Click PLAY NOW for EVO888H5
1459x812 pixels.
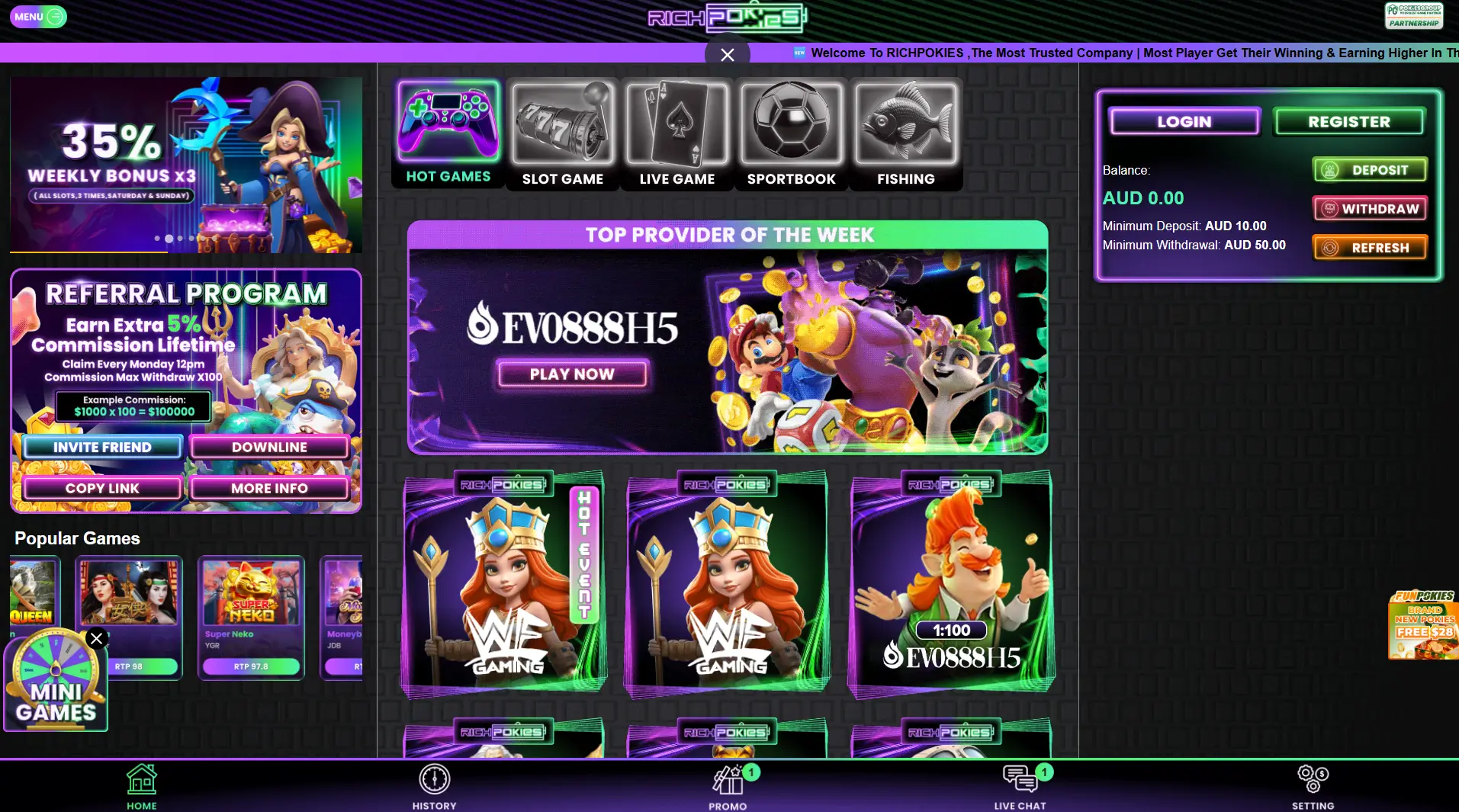pos(573,374)
